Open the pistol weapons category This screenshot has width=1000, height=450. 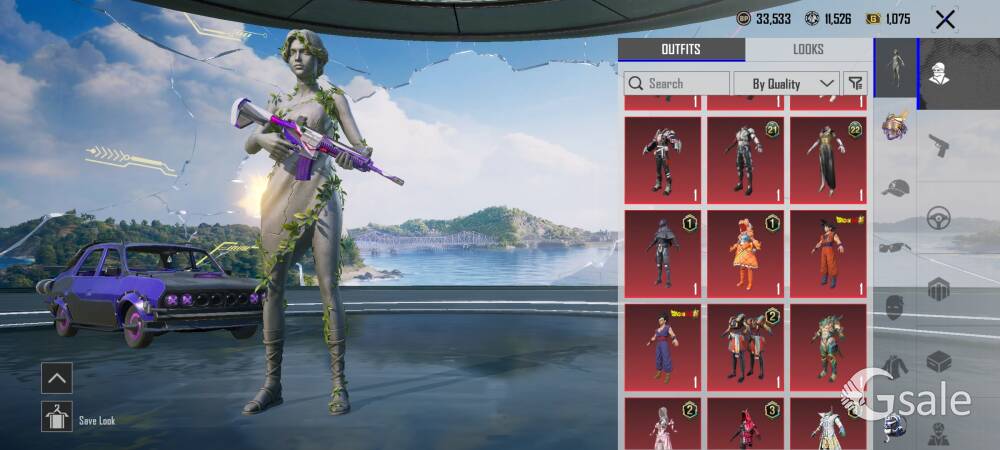click(x=938, y=145)
